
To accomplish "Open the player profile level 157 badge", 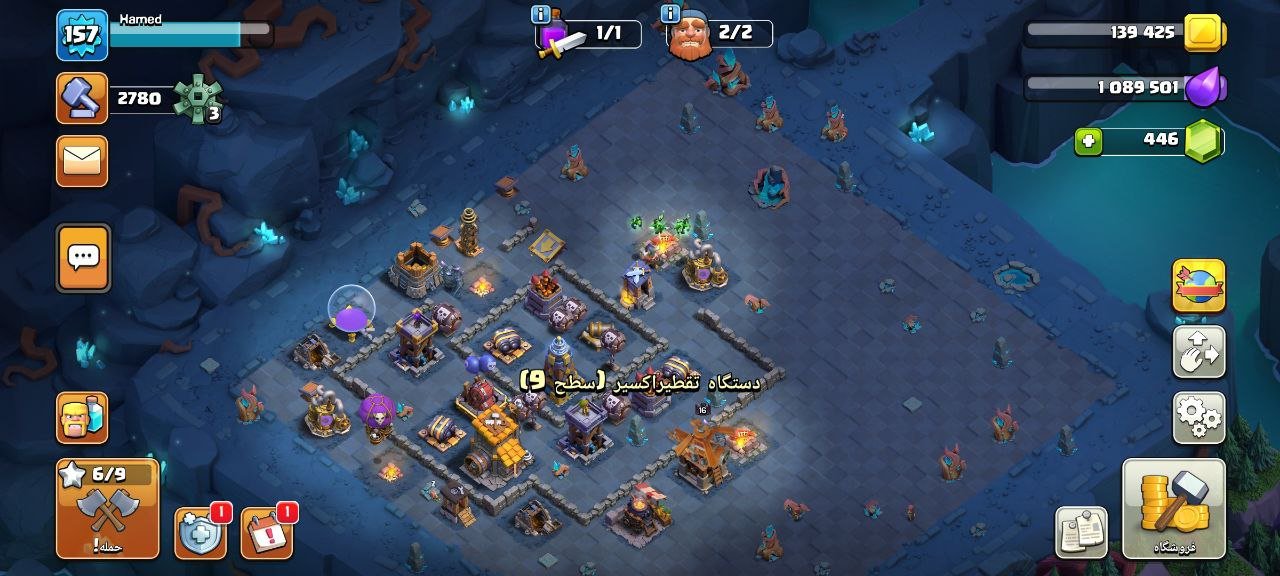I will click(81, 35).
